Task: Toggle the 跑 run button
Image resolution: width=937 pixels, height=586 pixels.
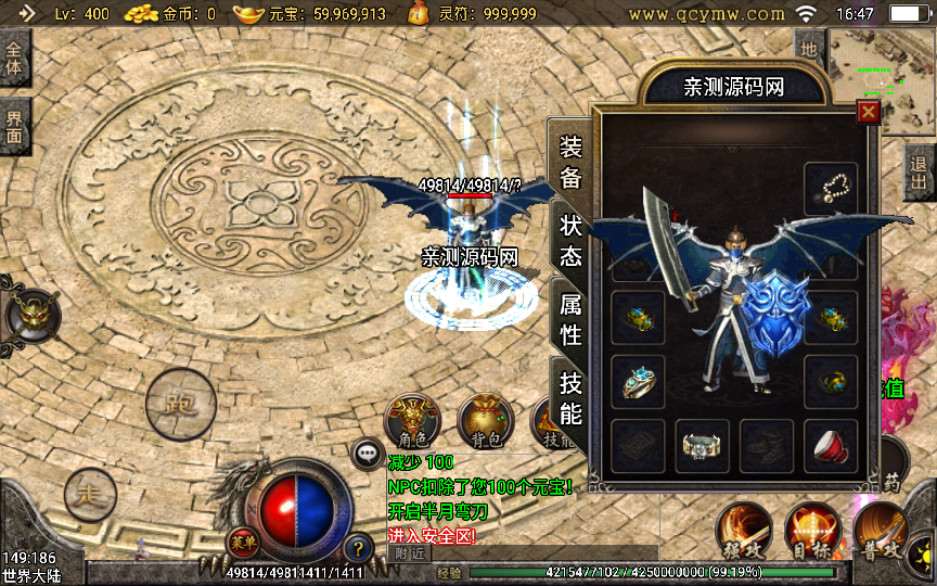Action: 180,404
